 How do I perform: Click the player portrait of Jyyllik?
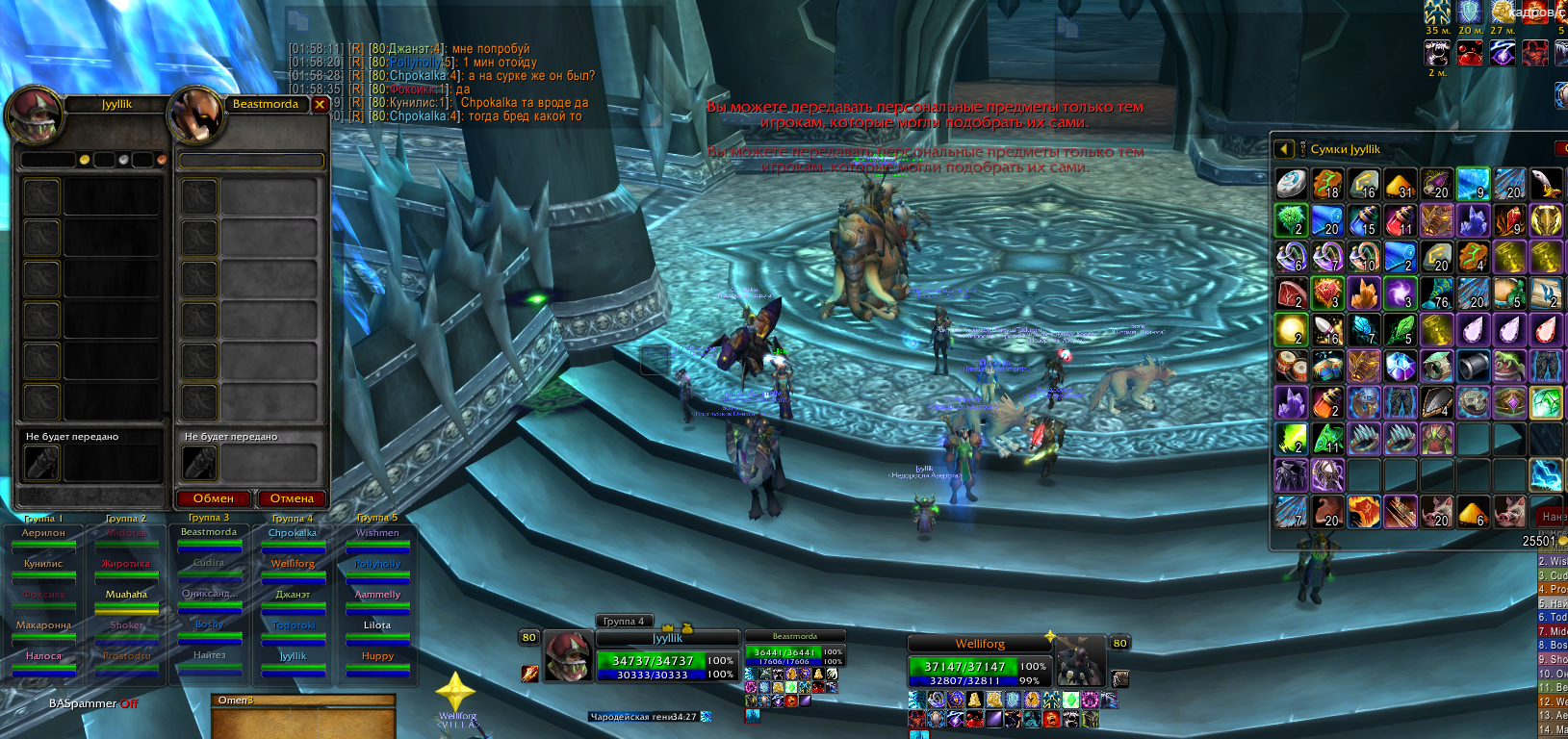coord(569,655)
